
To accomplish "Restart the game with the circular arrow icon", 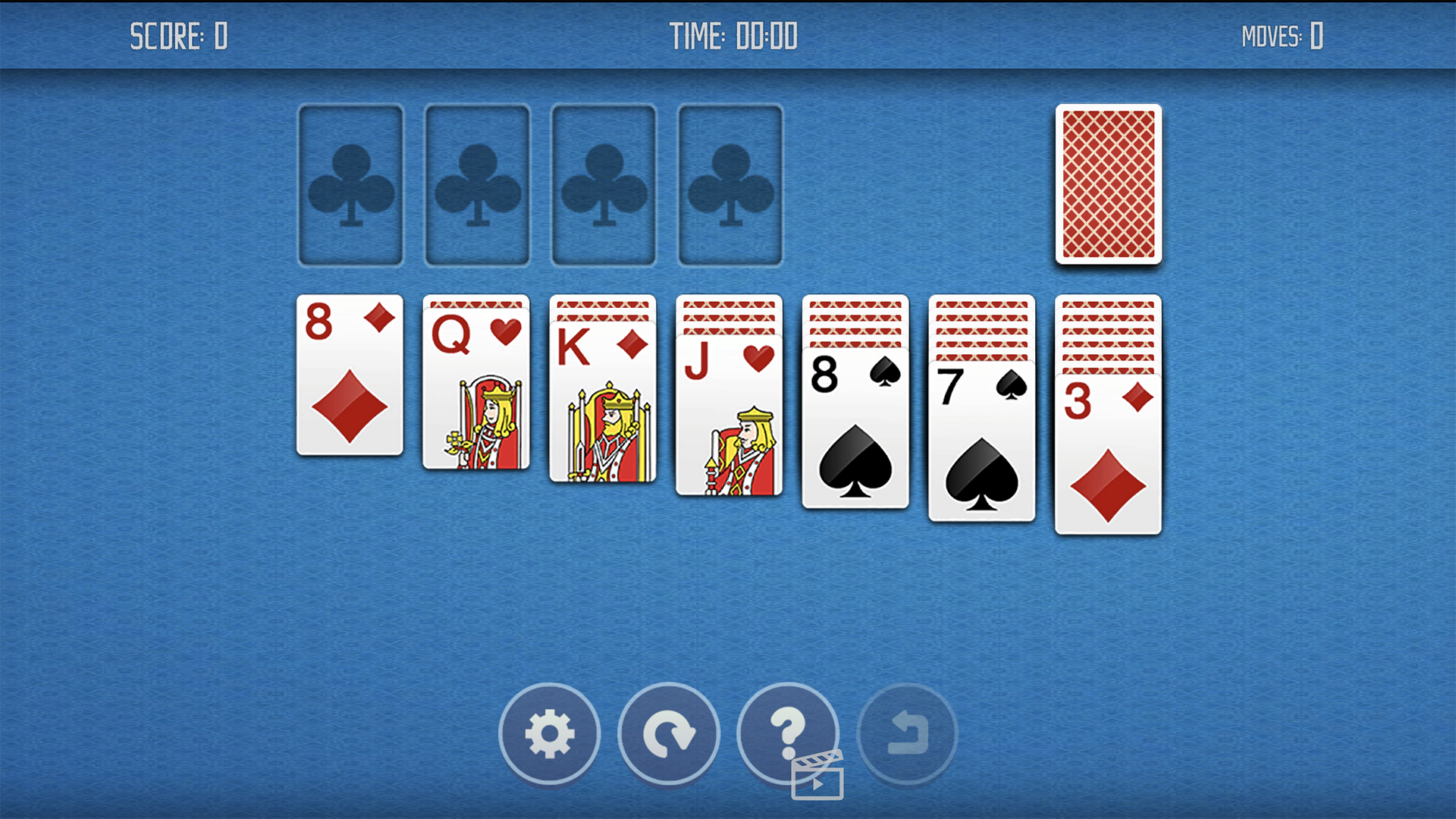I will pyautogui.click(x=668, y=735).
